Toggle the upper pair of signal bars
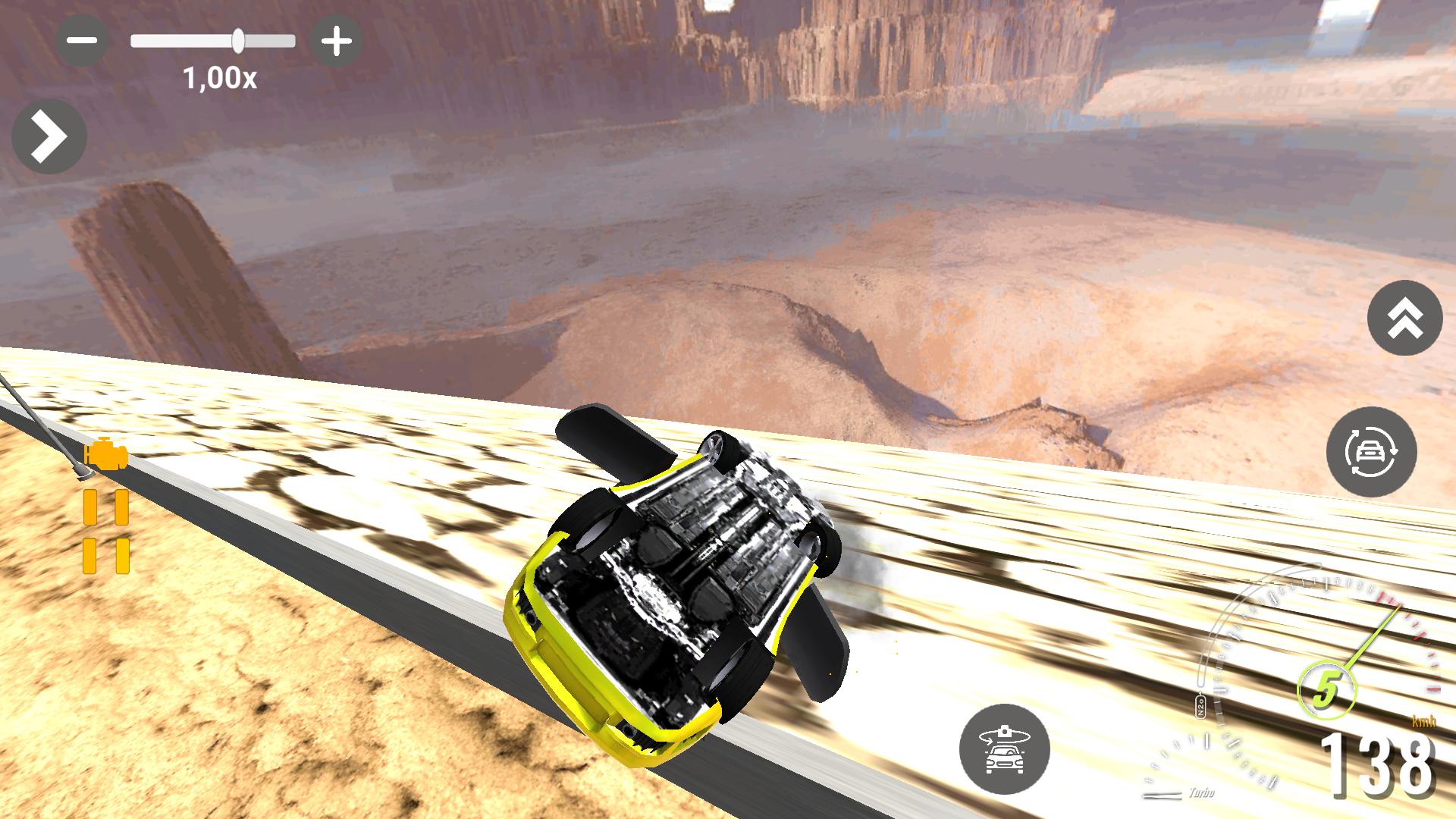This screenshot has width=1456, height=819. click(106, 508)
